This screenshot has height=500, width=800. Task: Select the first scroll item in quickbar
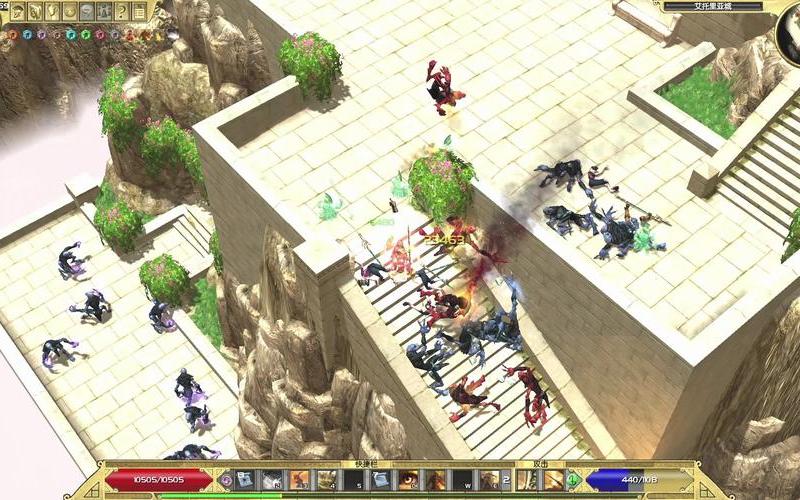245,480
